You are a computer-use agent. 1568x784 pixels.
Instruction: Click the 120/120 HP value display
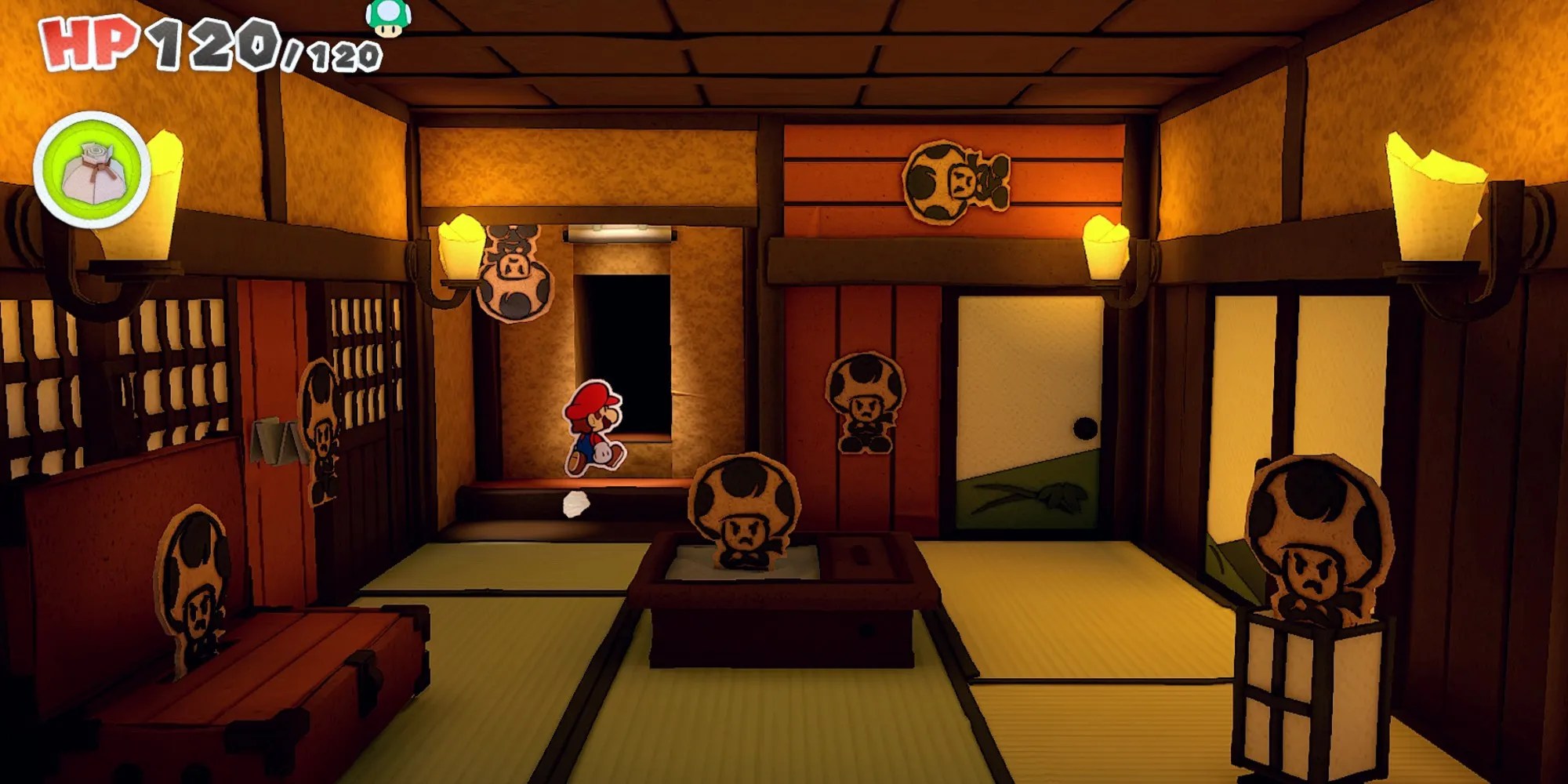click(x=251, y=43)
